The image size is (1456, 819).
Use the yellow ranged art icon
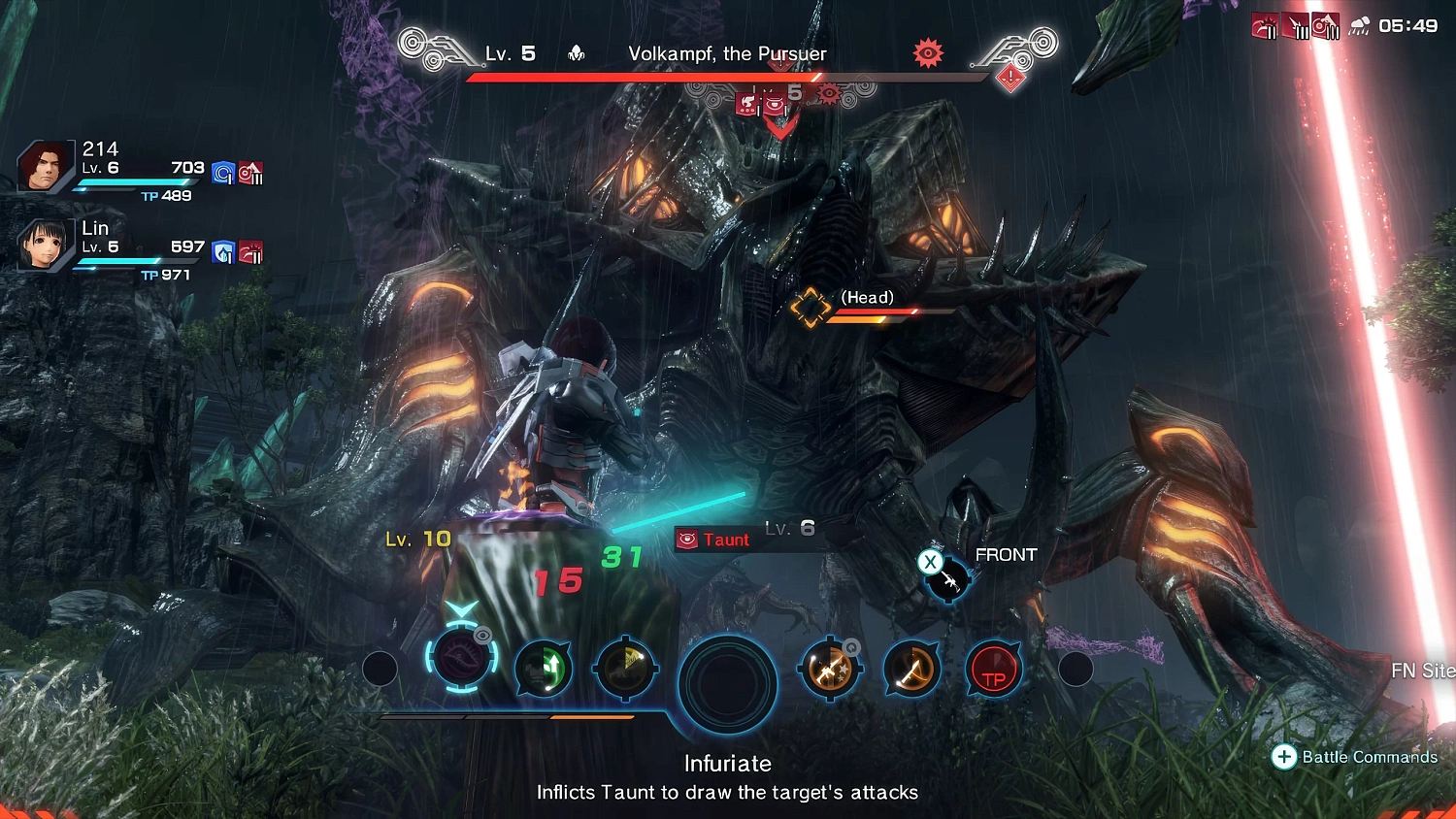626,670
